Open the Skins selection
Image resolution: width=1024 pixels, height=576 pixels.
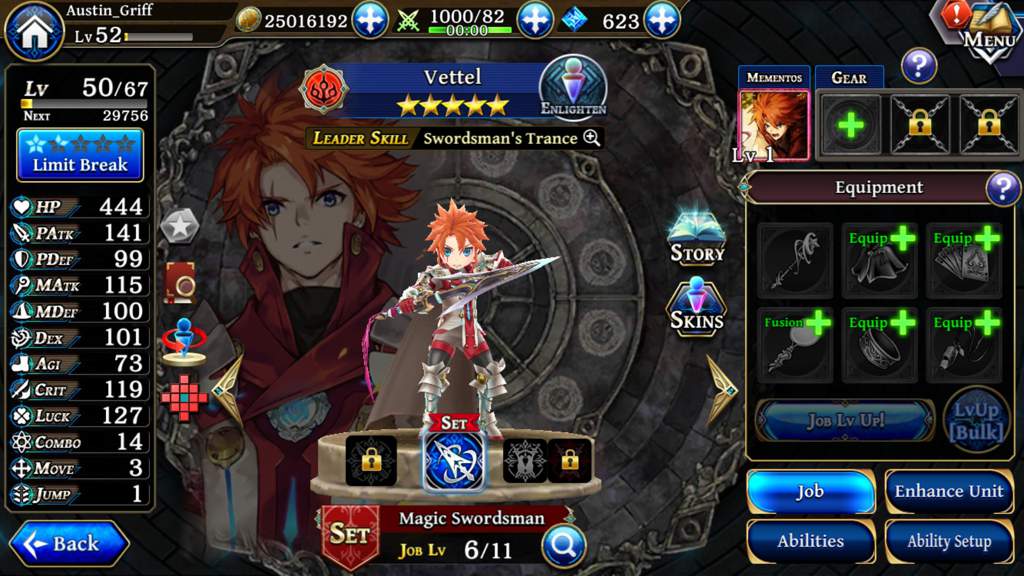click(696, 307)
